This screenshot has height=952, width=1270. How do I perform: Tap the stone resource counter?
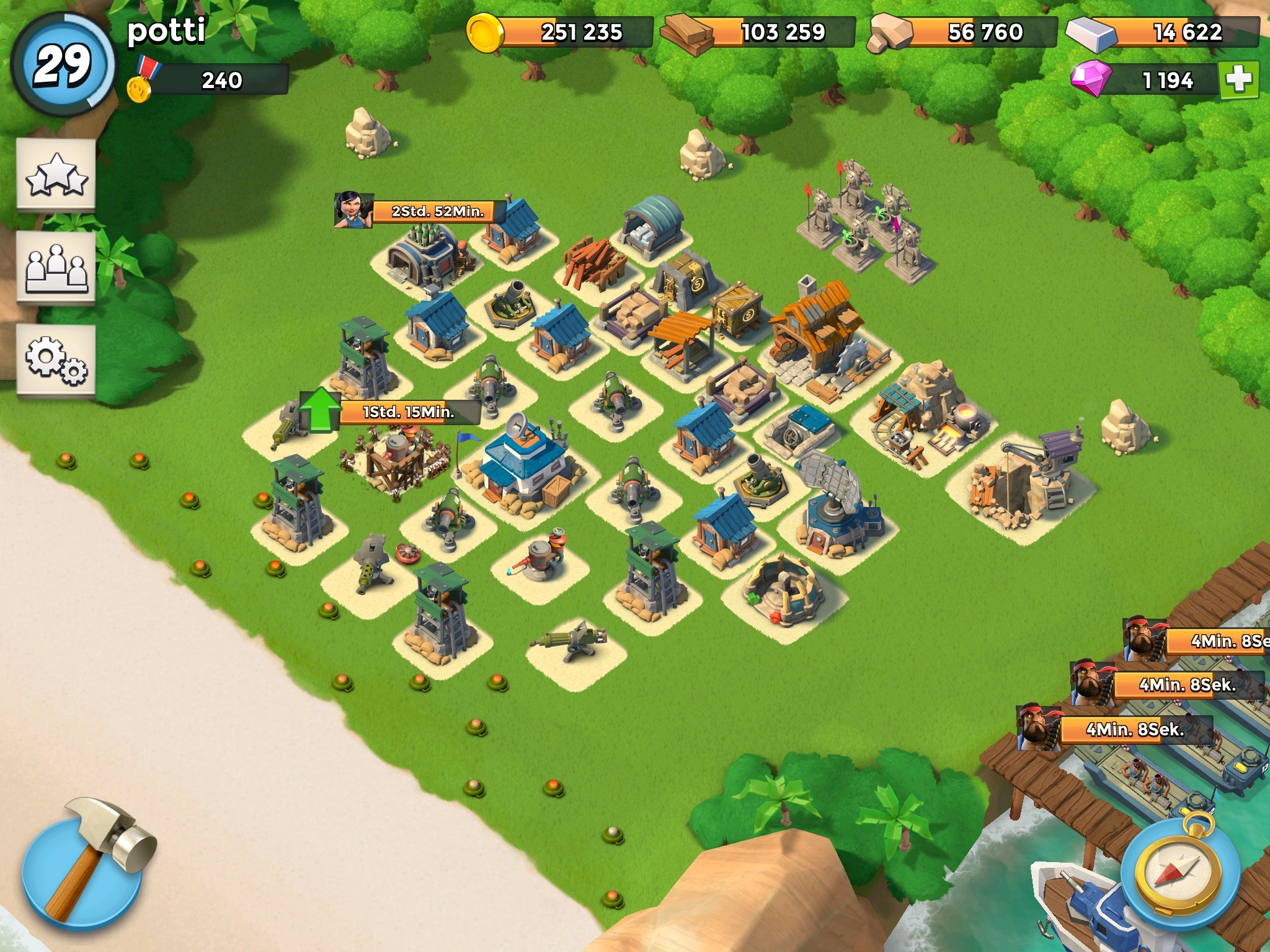click(964, 32)
